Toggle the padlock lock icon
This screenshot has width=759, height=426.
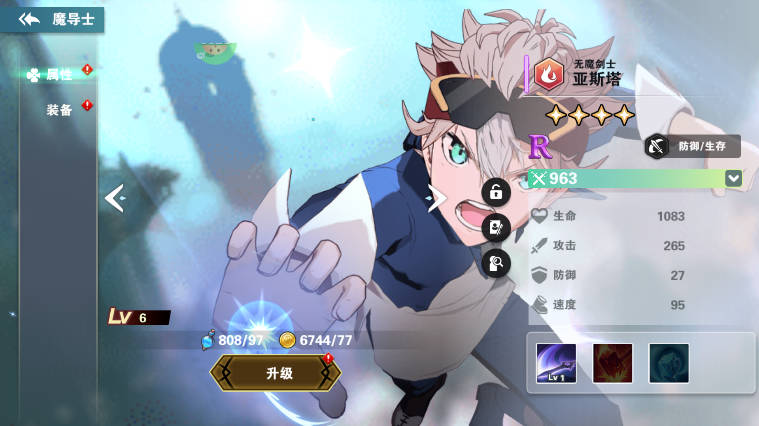coord(496,193)
